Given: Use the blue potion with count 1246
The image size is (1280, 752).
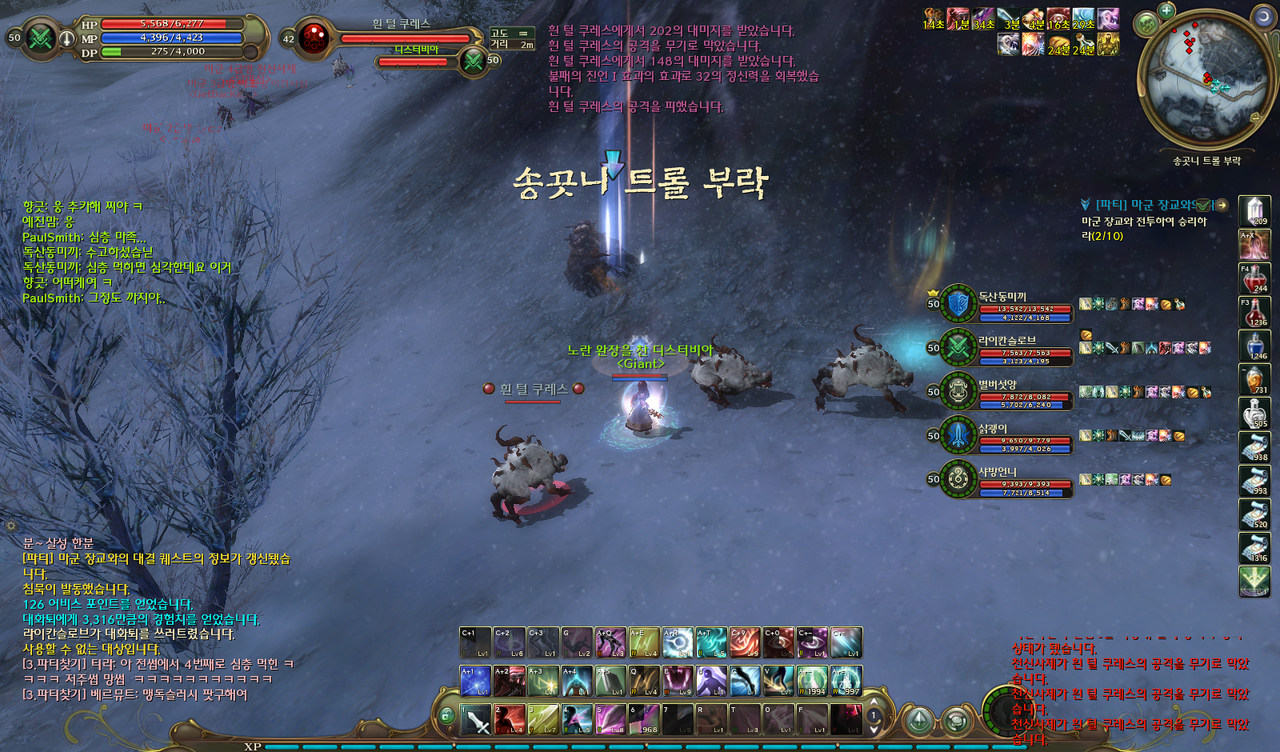Looking at the screenshot, I should tap(1254, 345).
